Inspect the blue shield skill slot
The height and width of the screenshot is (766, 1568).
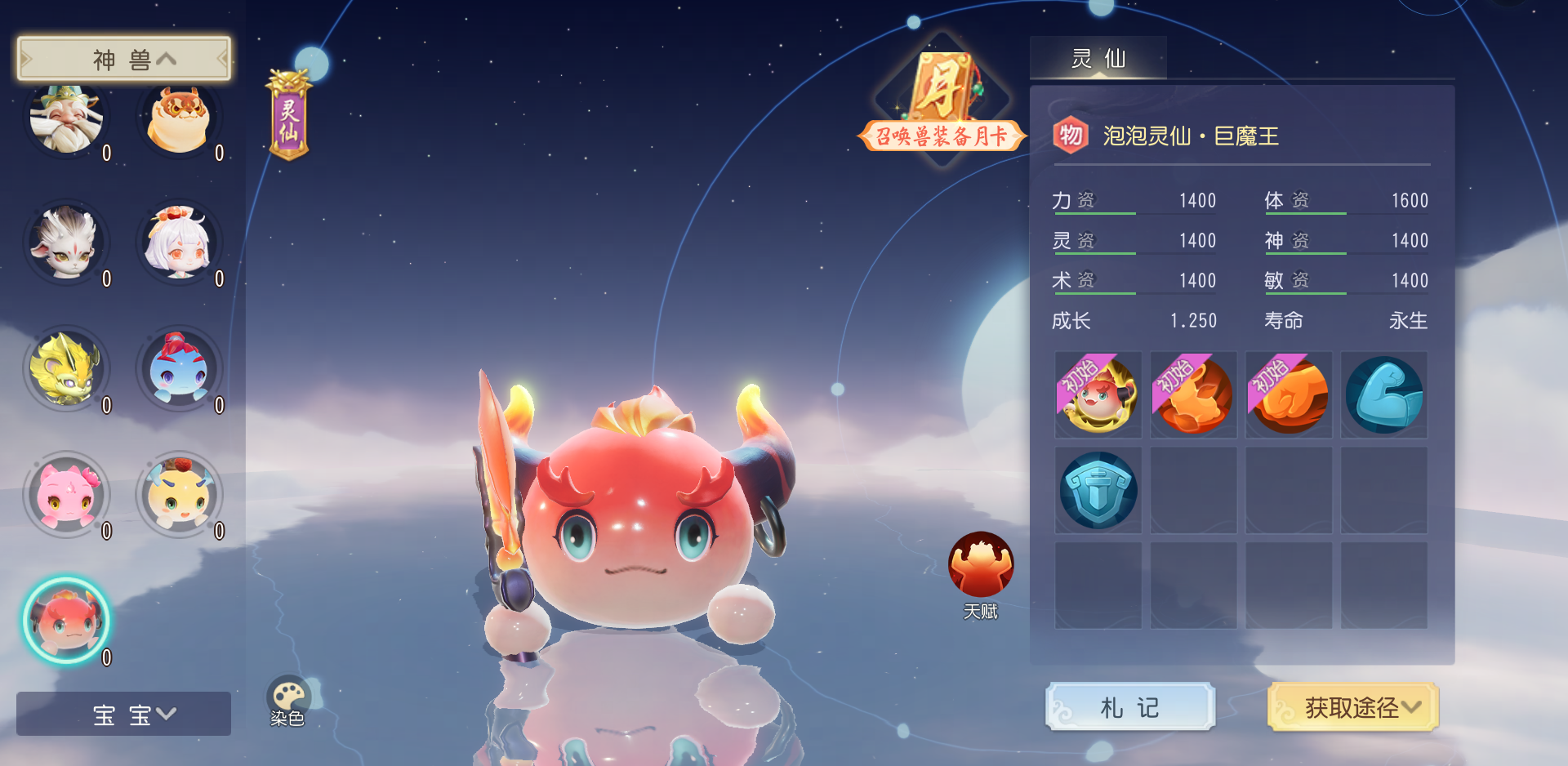(1098, 491)
